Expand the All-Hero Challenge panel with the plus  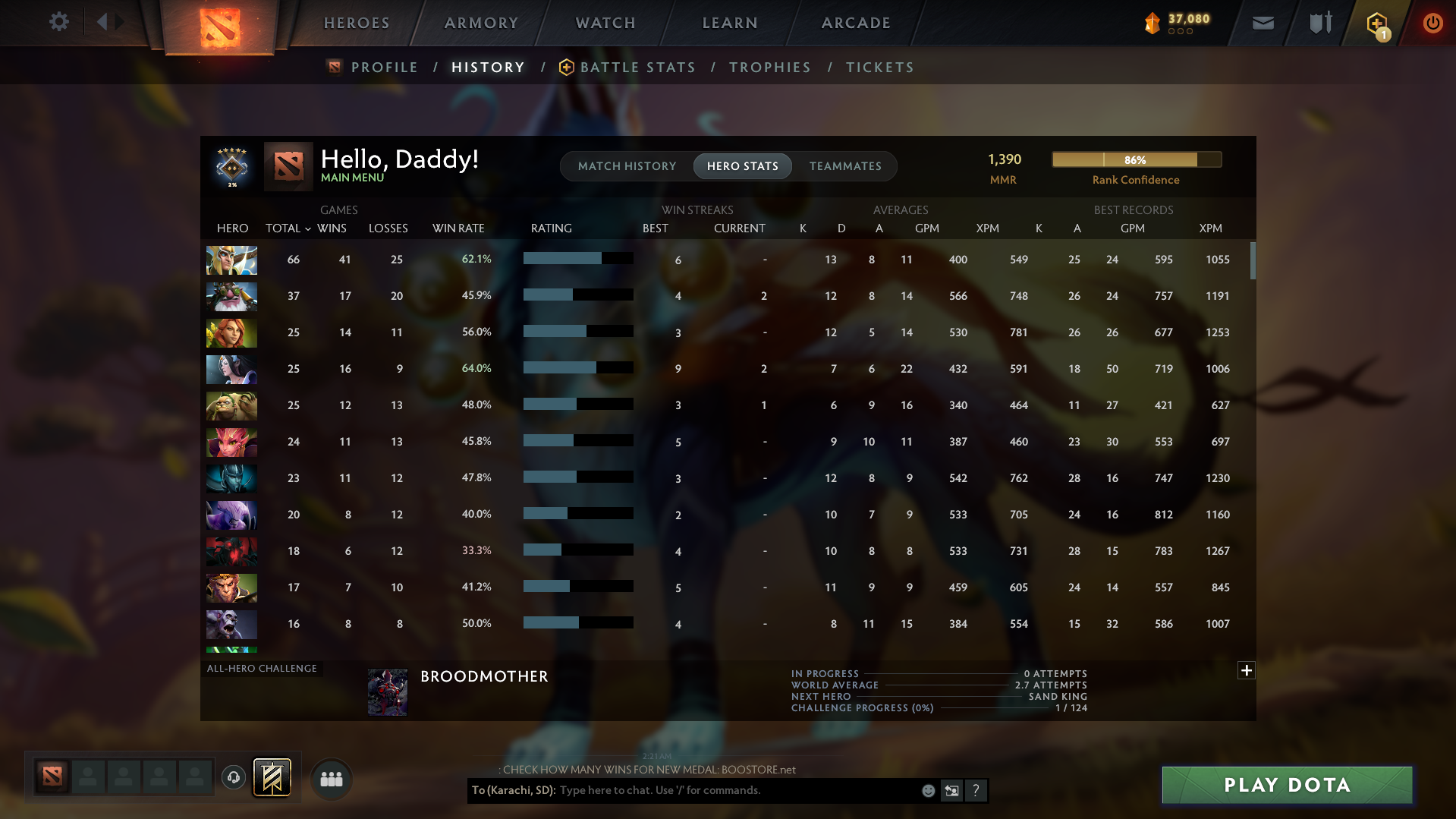coord(1245,671)
